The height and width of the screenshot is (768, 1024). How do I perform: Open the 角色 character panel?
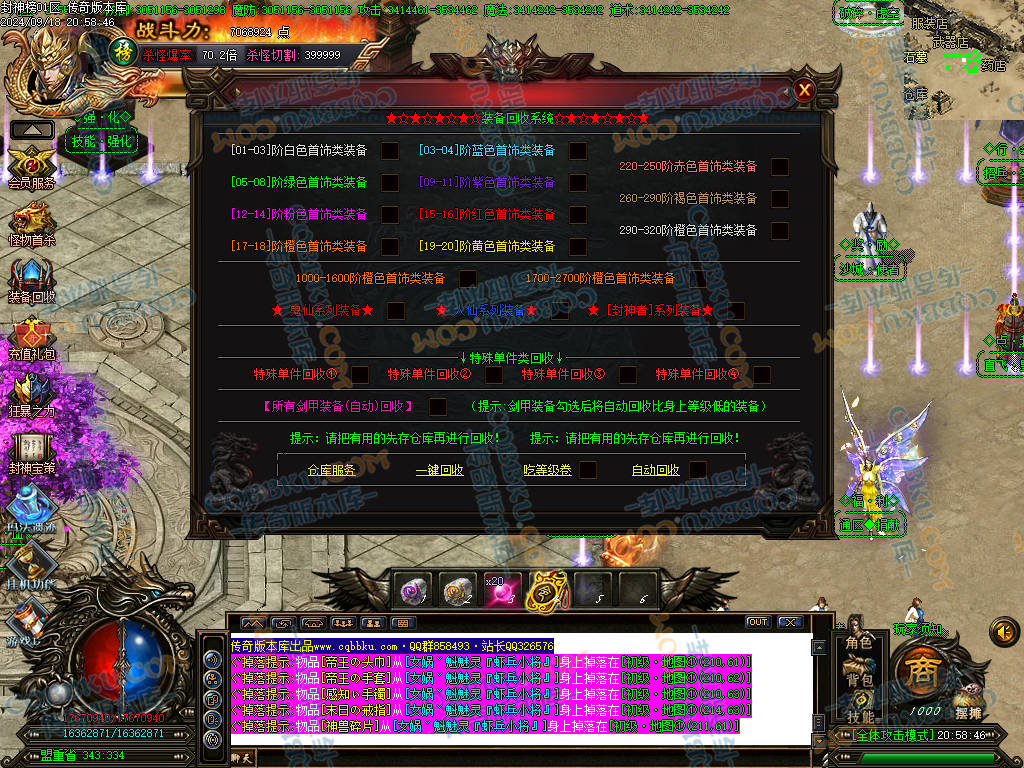coord(860,643)
